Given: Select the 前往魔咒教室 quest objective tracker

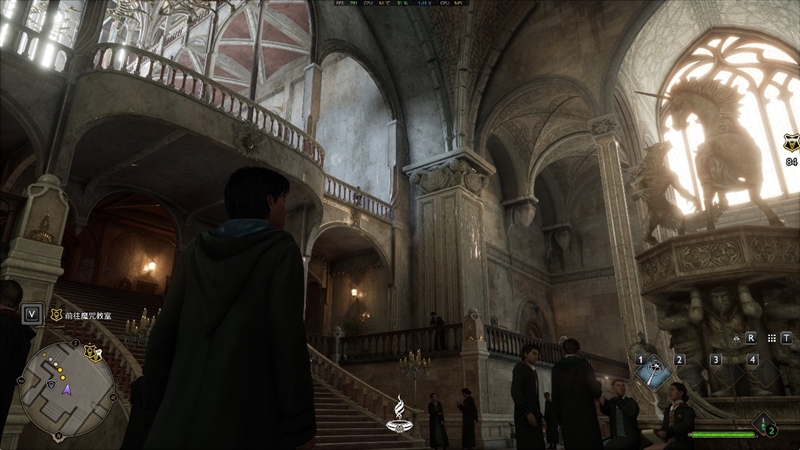Looking at the screenshot, I should tap(84, 315).
